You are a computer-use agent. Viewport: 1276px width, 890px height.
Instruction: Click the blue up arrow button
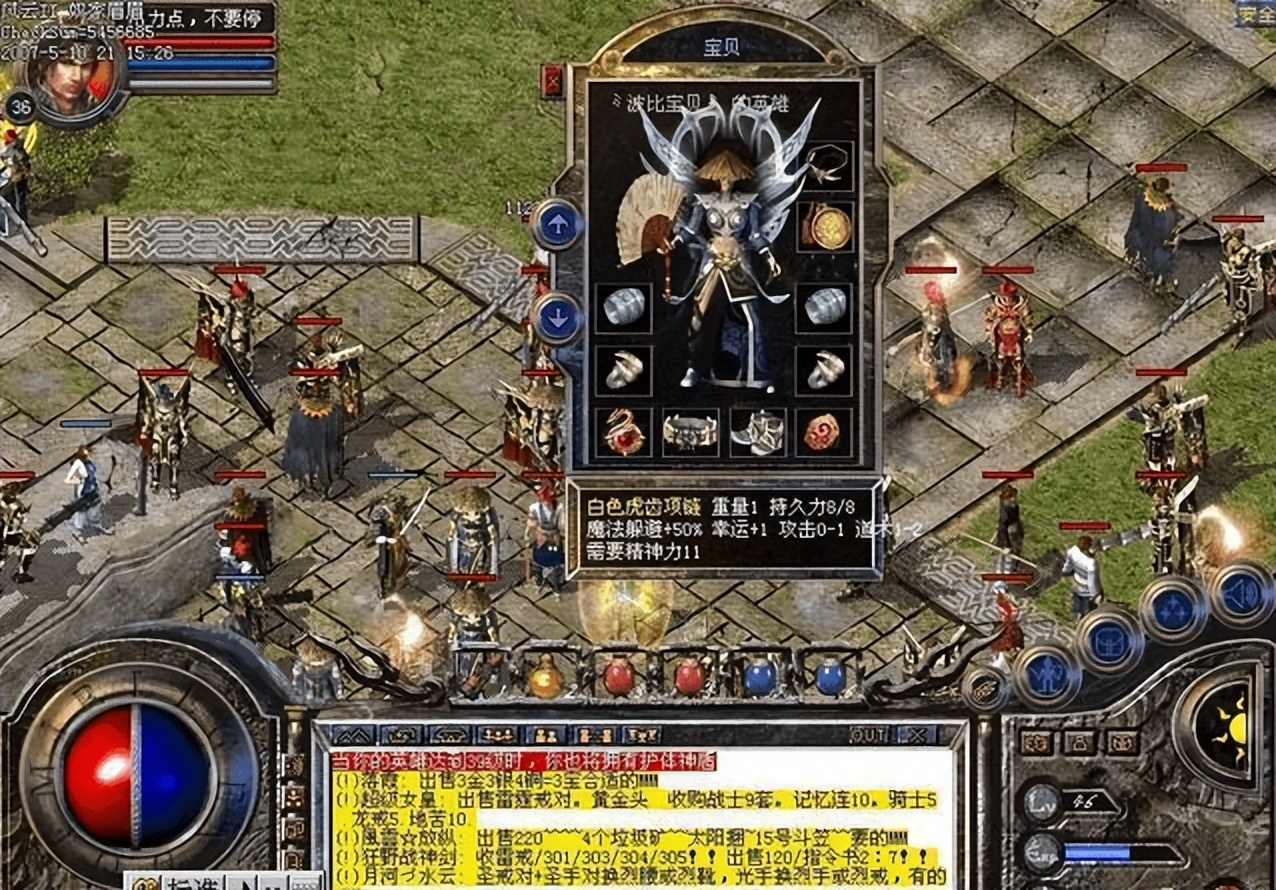click(x=557, y=224)
